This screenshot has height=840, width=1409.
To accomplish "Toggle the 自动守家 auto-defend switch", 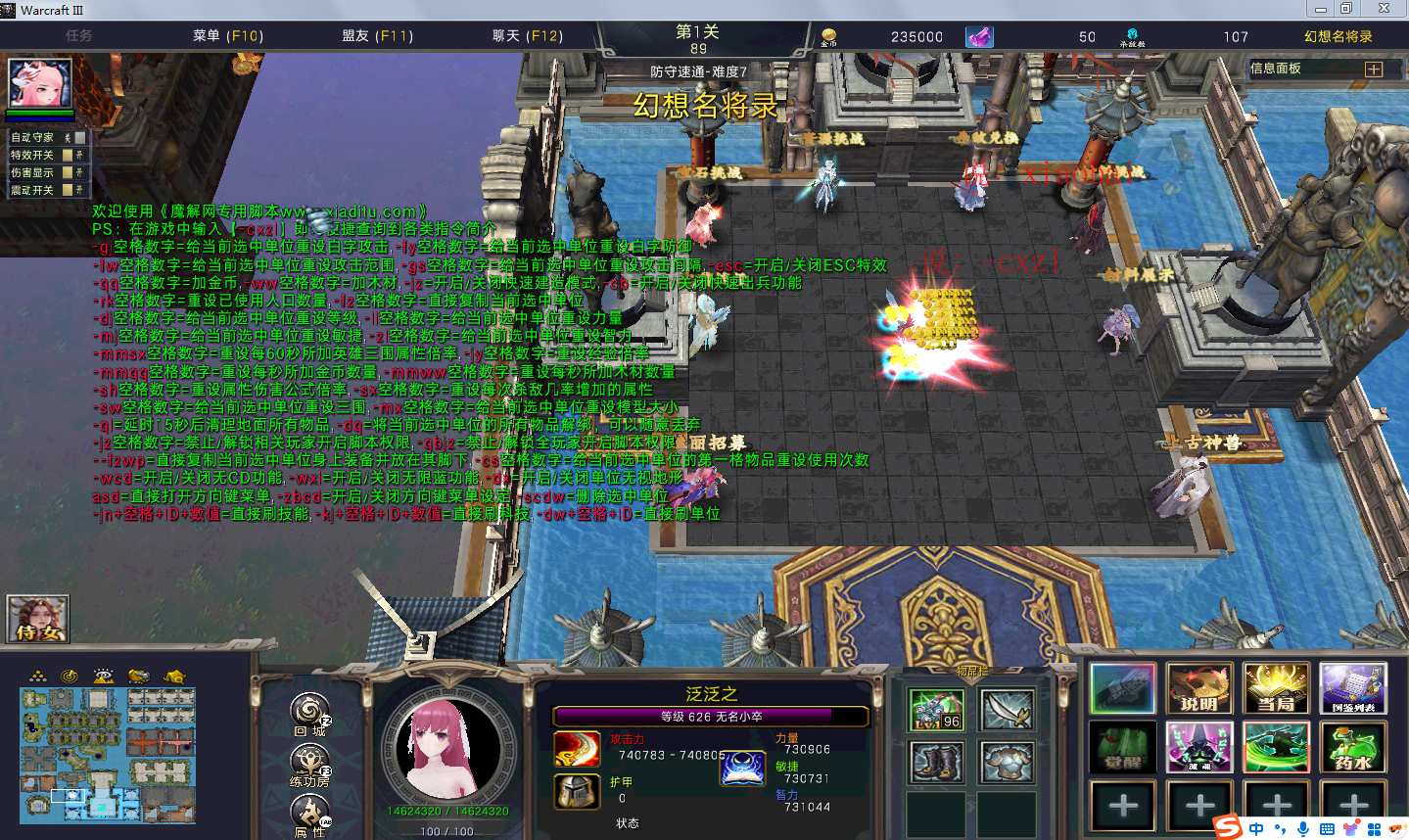I will [x=79, y=138].
